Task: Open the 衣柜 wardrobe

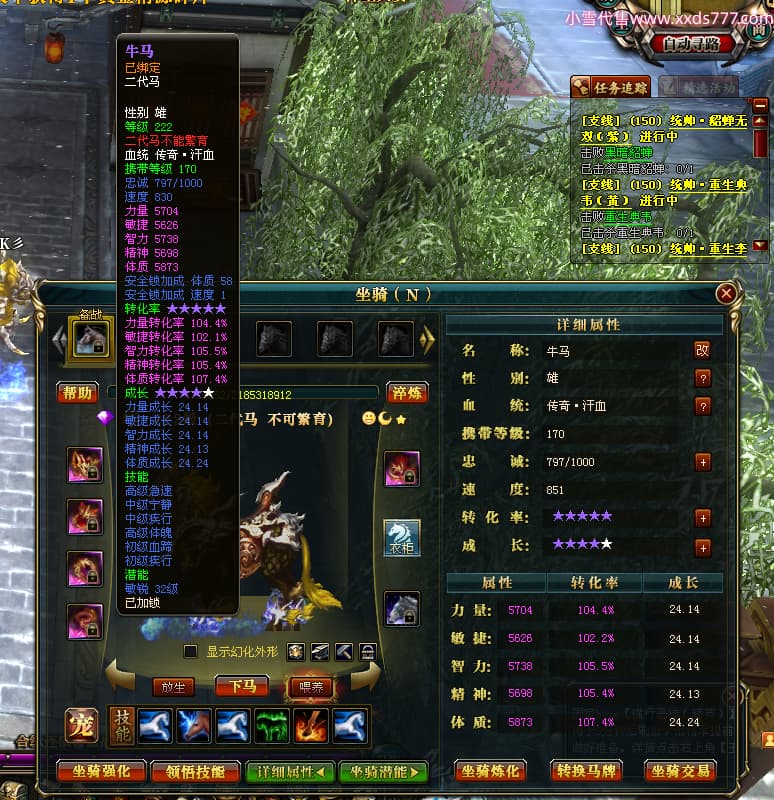Action: coord(403,538)
